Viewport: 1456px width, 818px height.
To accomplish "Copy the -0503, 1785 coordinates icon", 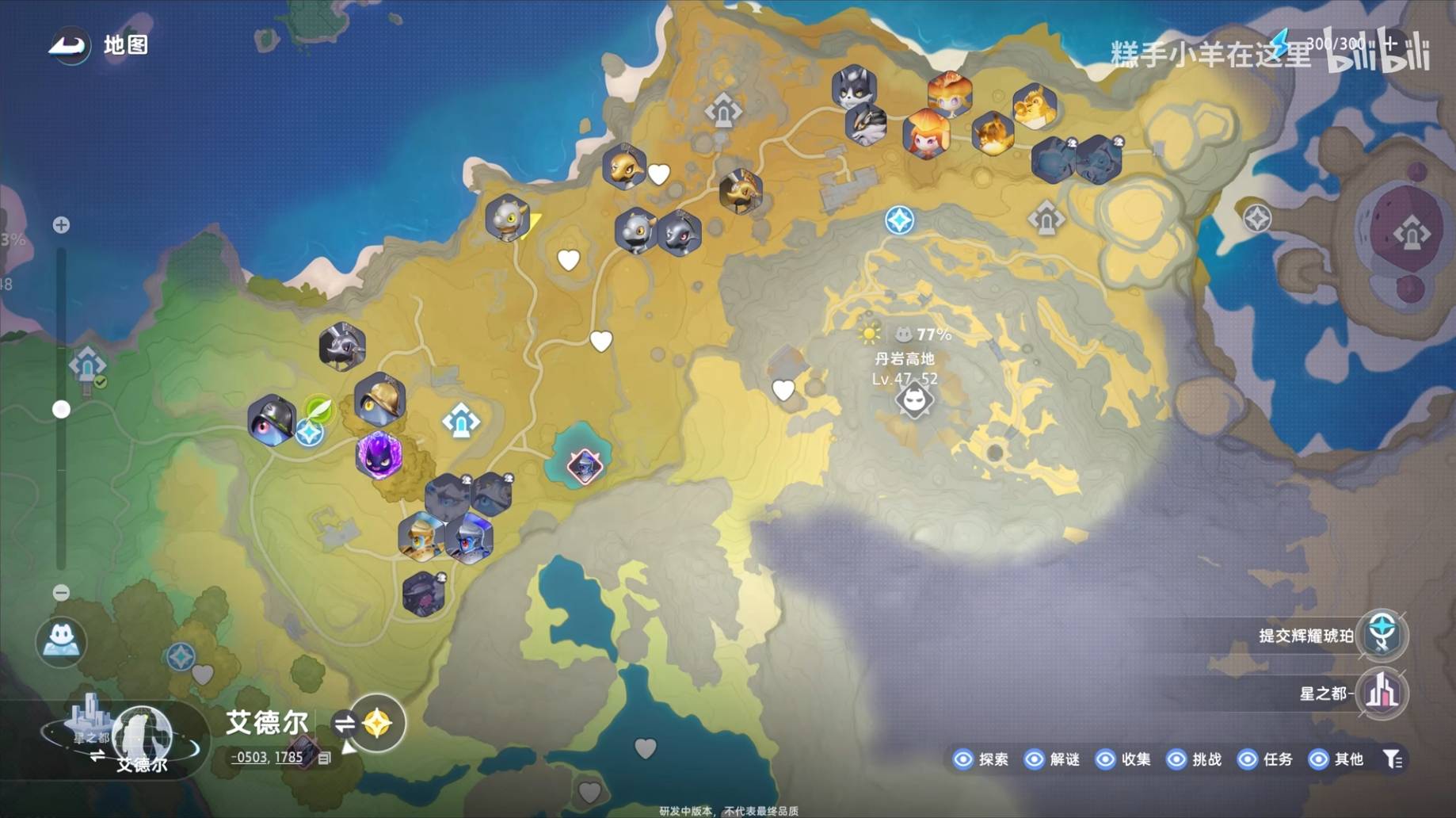I will (x=324, y=759).
